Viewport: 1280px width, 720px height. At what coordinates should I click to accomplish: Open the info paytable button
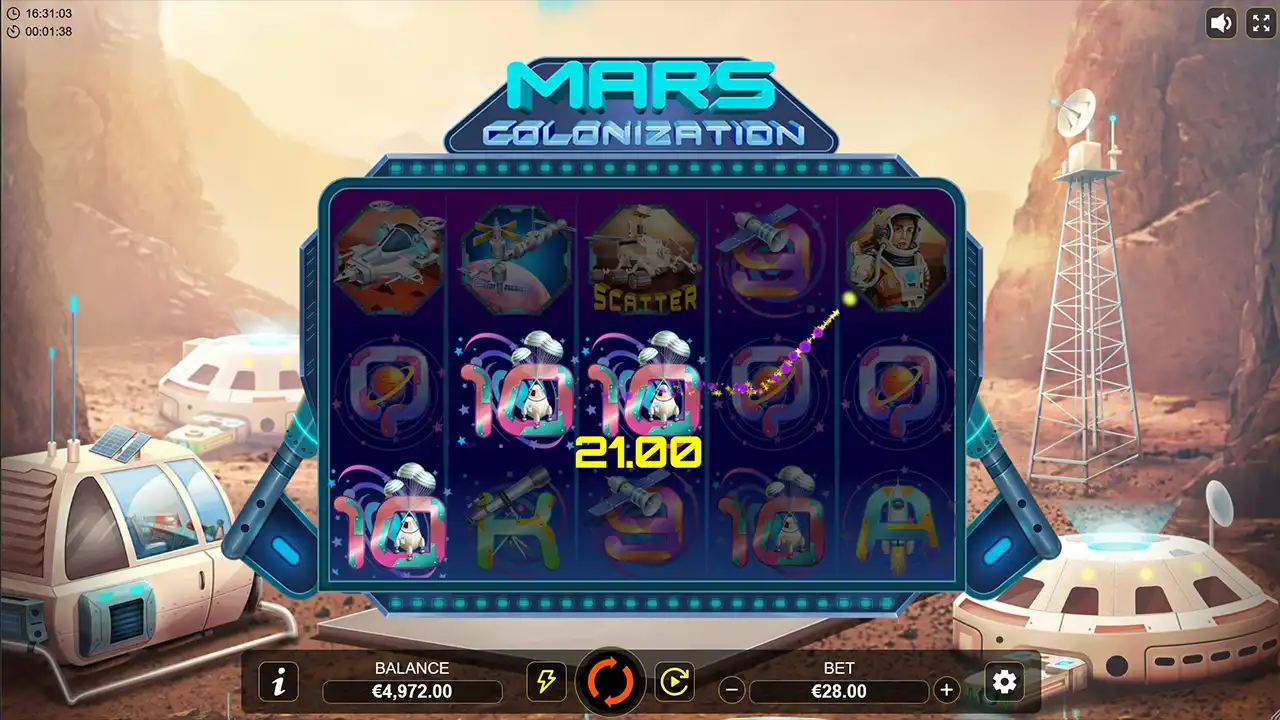click(279, 681)
